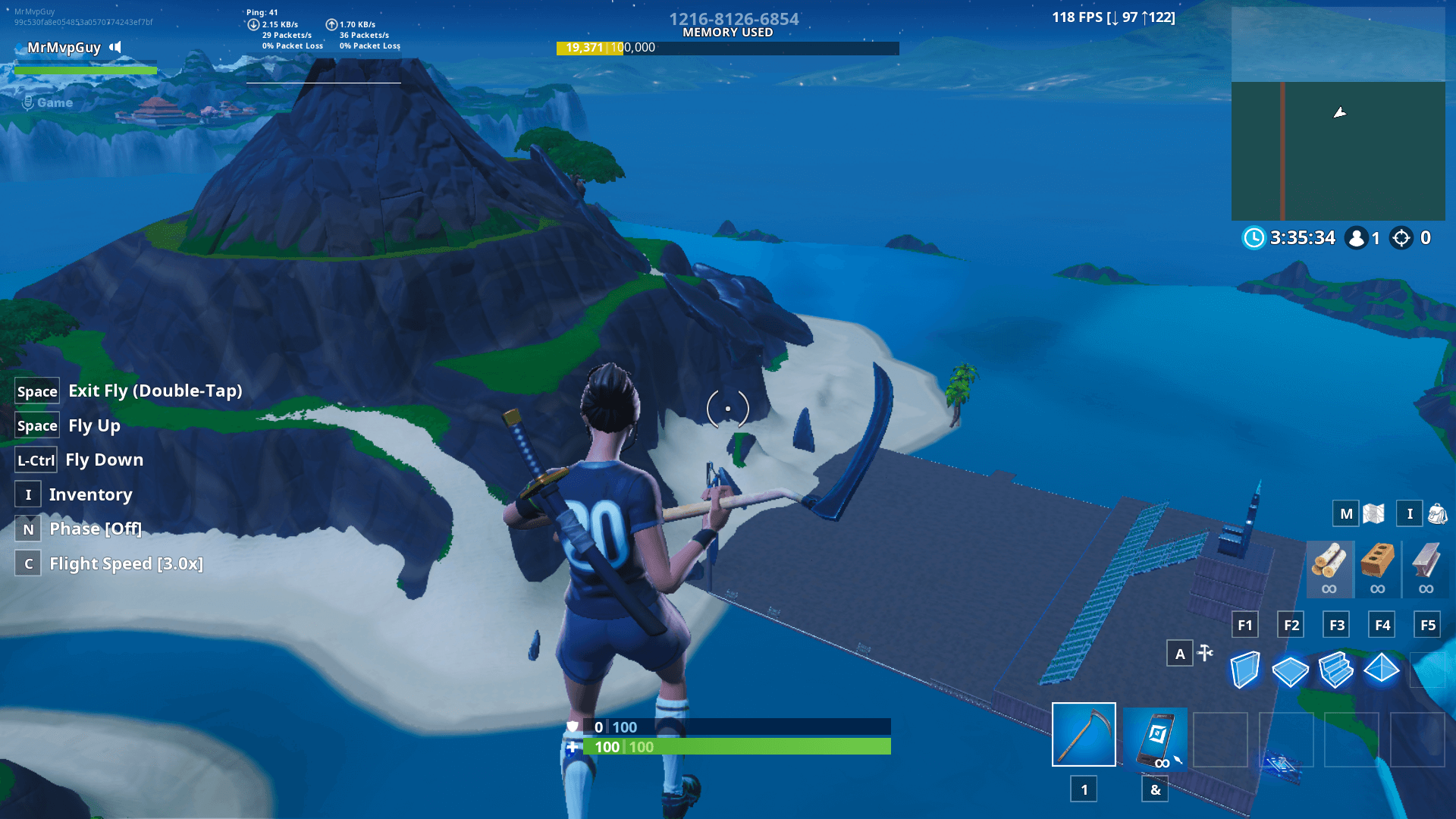The height and width of the screenshot is (819, 1456).
Task: Toggle the microphone mute next to MrMvpGuy
Action: (115, 47)
